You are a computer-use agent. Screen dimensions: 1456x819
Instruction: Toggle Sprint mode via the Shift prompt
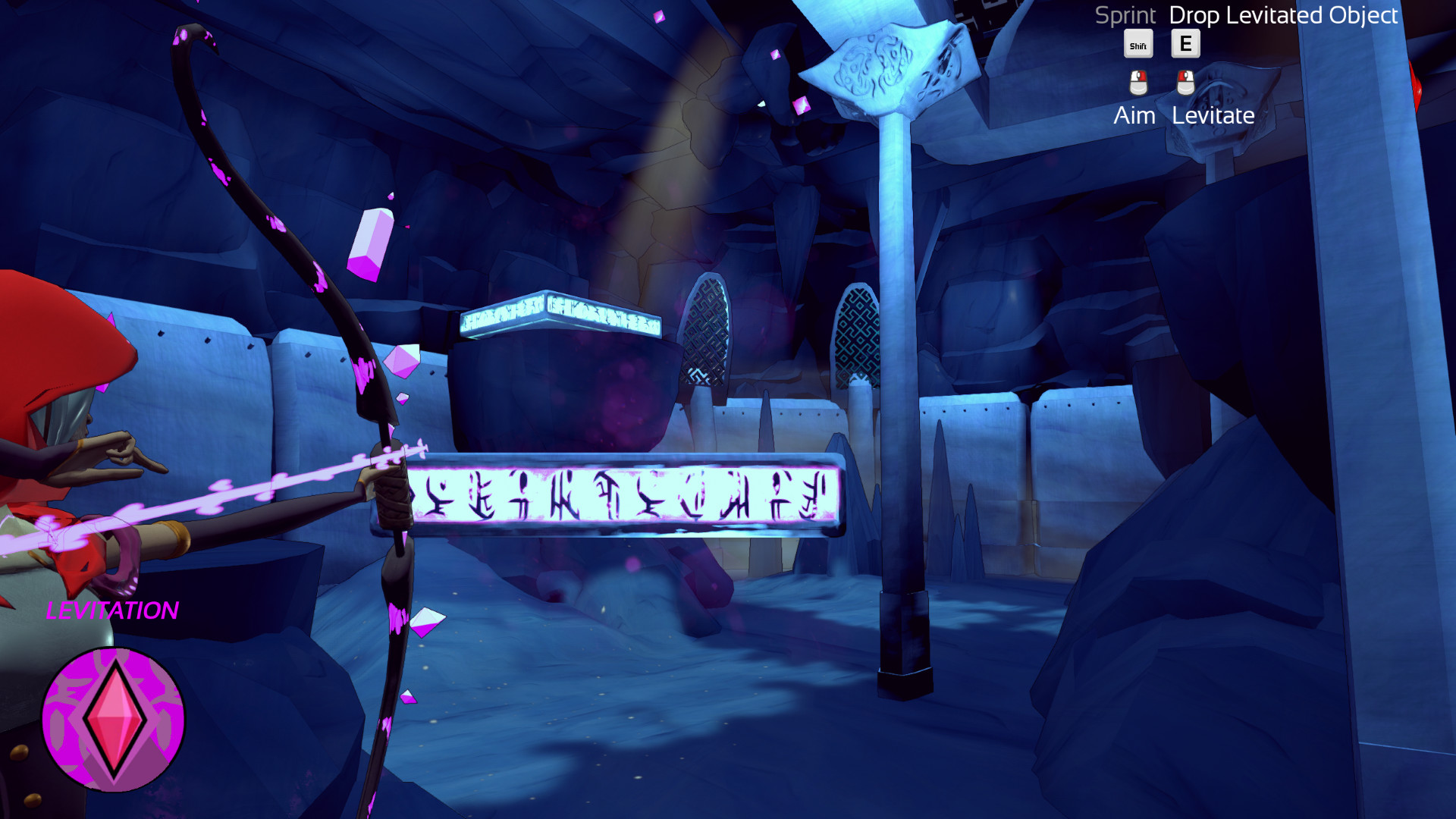click(x=1137, y=44)
